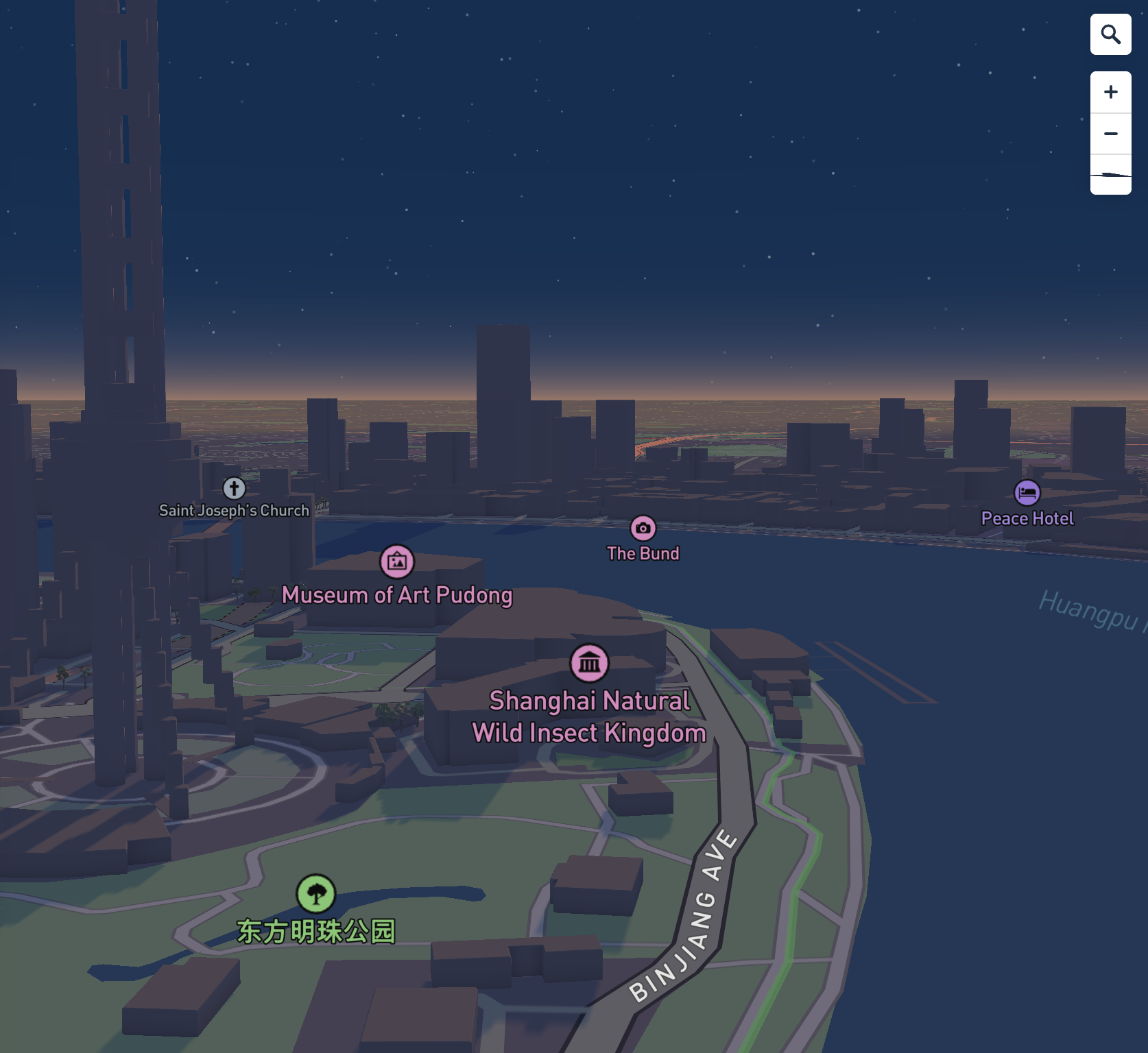
Task: Zoom in with the plus button
Action: tap(1110, 93)
